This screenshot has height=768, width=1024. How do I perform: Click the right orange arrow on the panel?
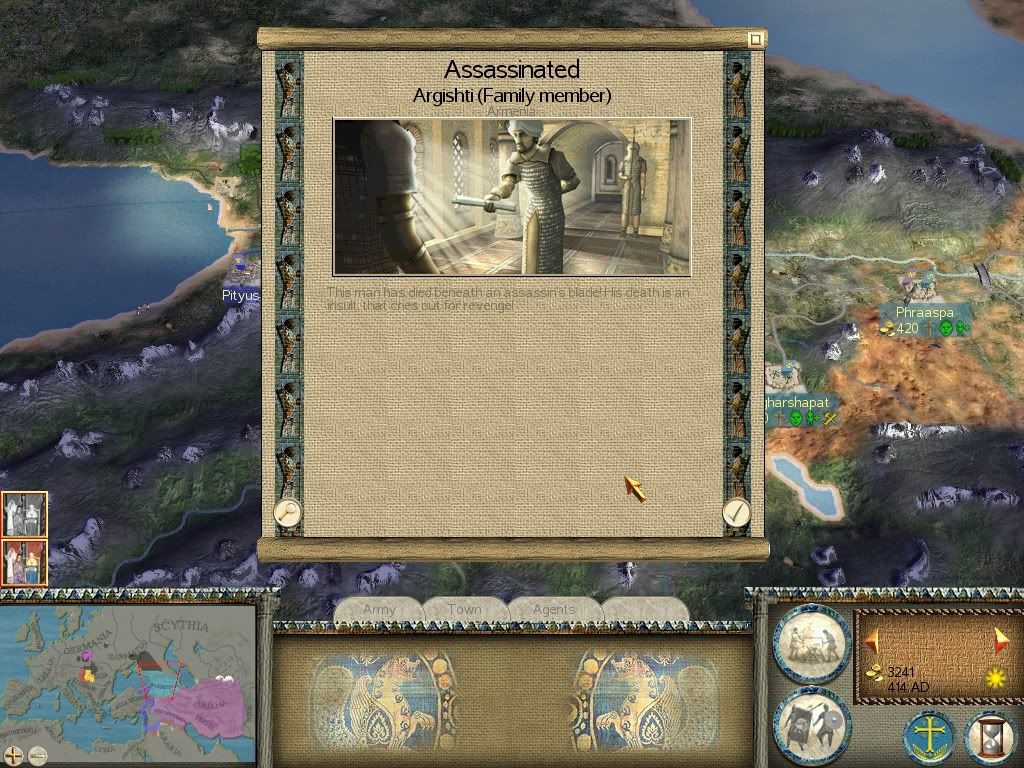click(x=1001, y=640)
